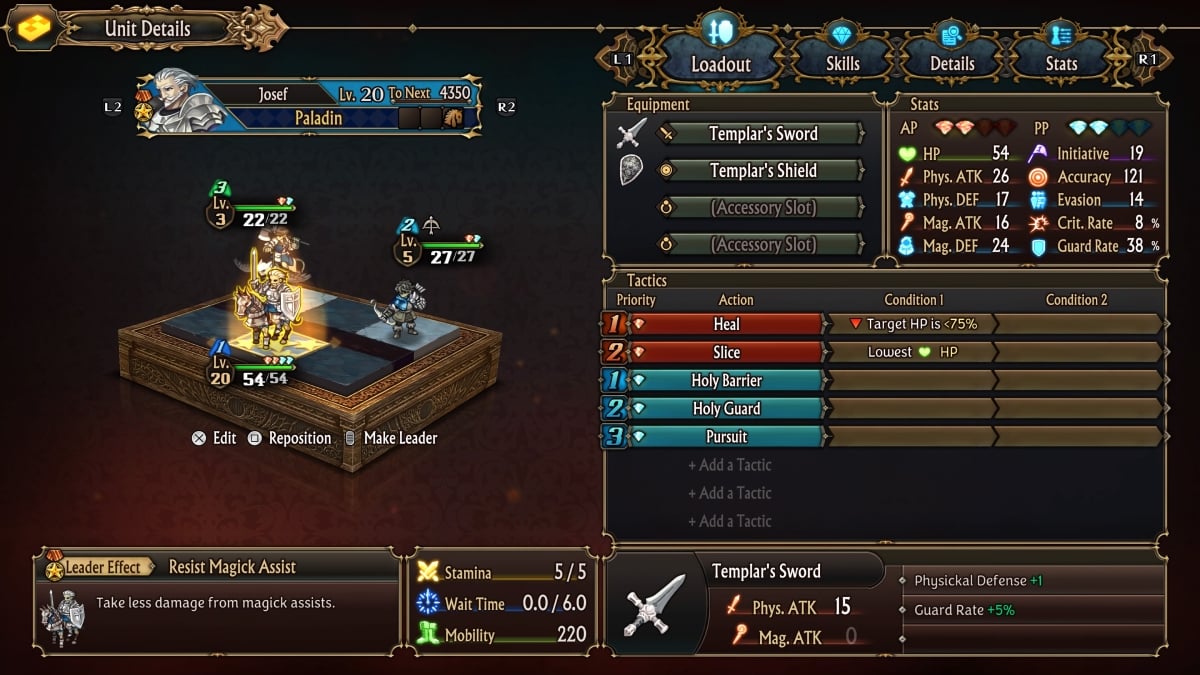Select the Holy Guard tactic
The height and width of the screenshot is (675, 1200).
click(x=726, y=409)
